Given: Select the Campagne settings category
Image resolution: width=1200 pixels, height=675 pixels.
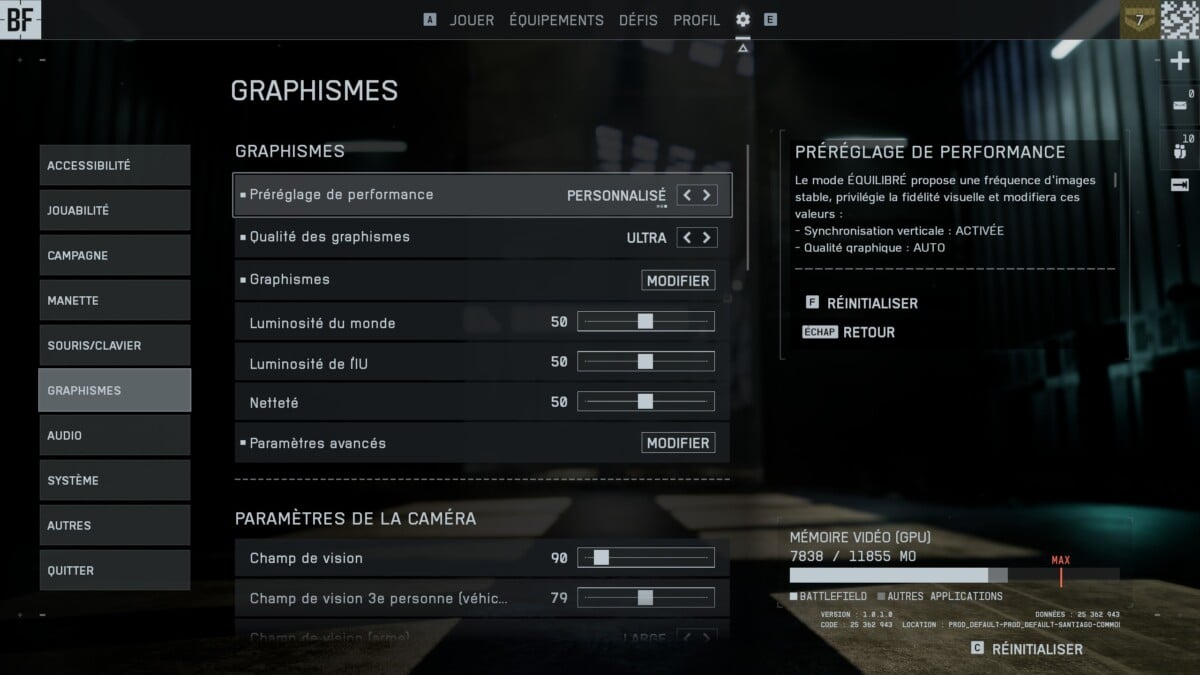Looking at the screenshot, I should pos(114,256).
